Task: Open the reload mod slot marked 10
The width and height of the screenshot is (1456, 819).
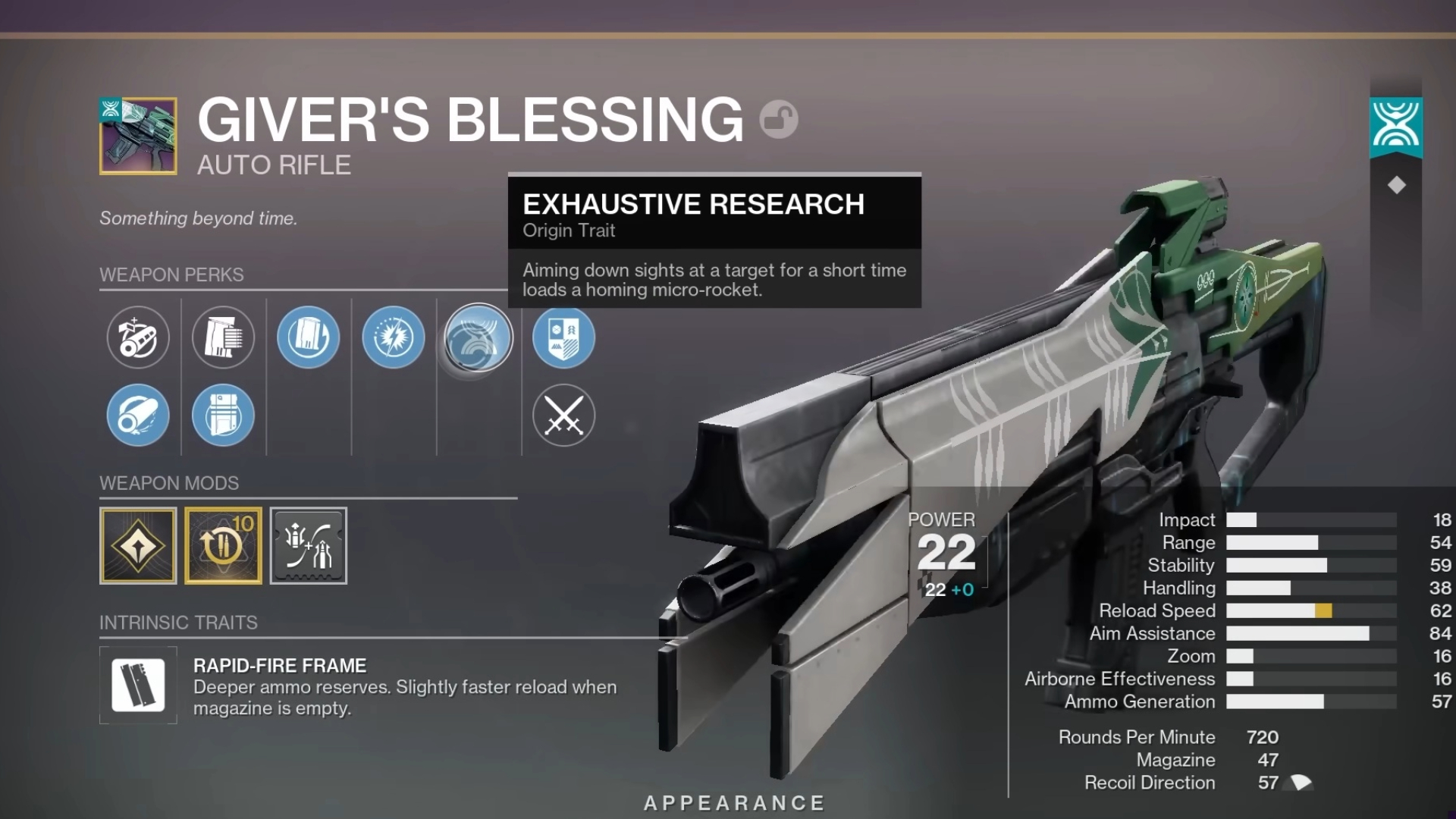Action: pyautogui.click(x=223, y=546)
